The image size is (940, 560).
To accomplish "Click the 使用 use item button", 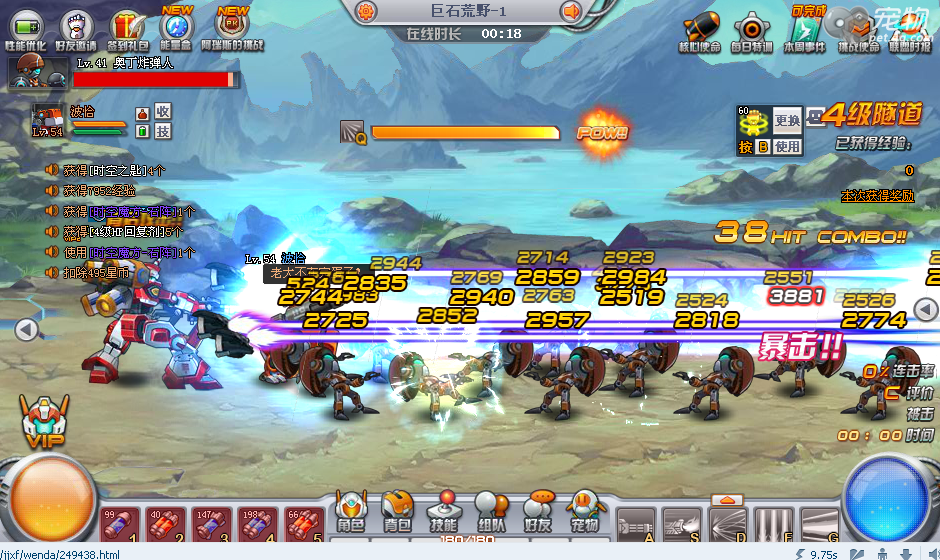I will tap(788, 146).
